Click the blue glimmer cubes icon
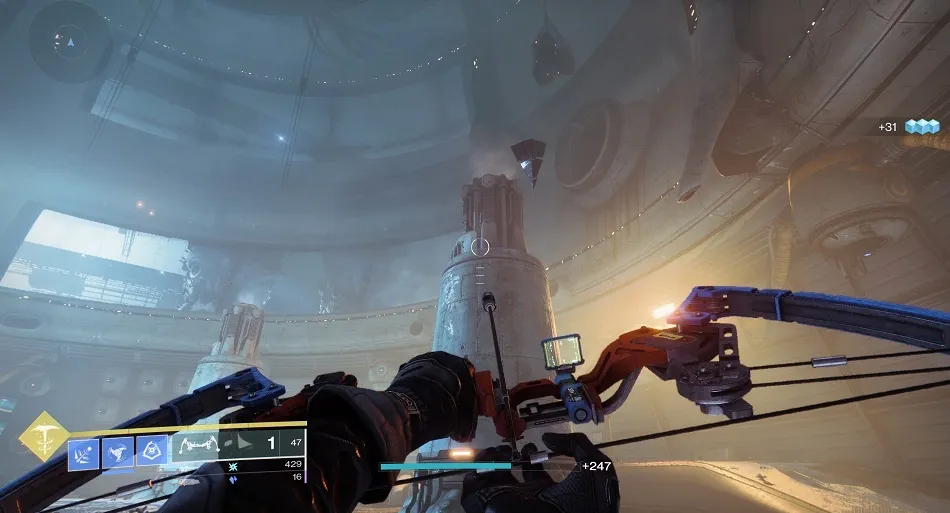950x513 pixels. point(922,127)
